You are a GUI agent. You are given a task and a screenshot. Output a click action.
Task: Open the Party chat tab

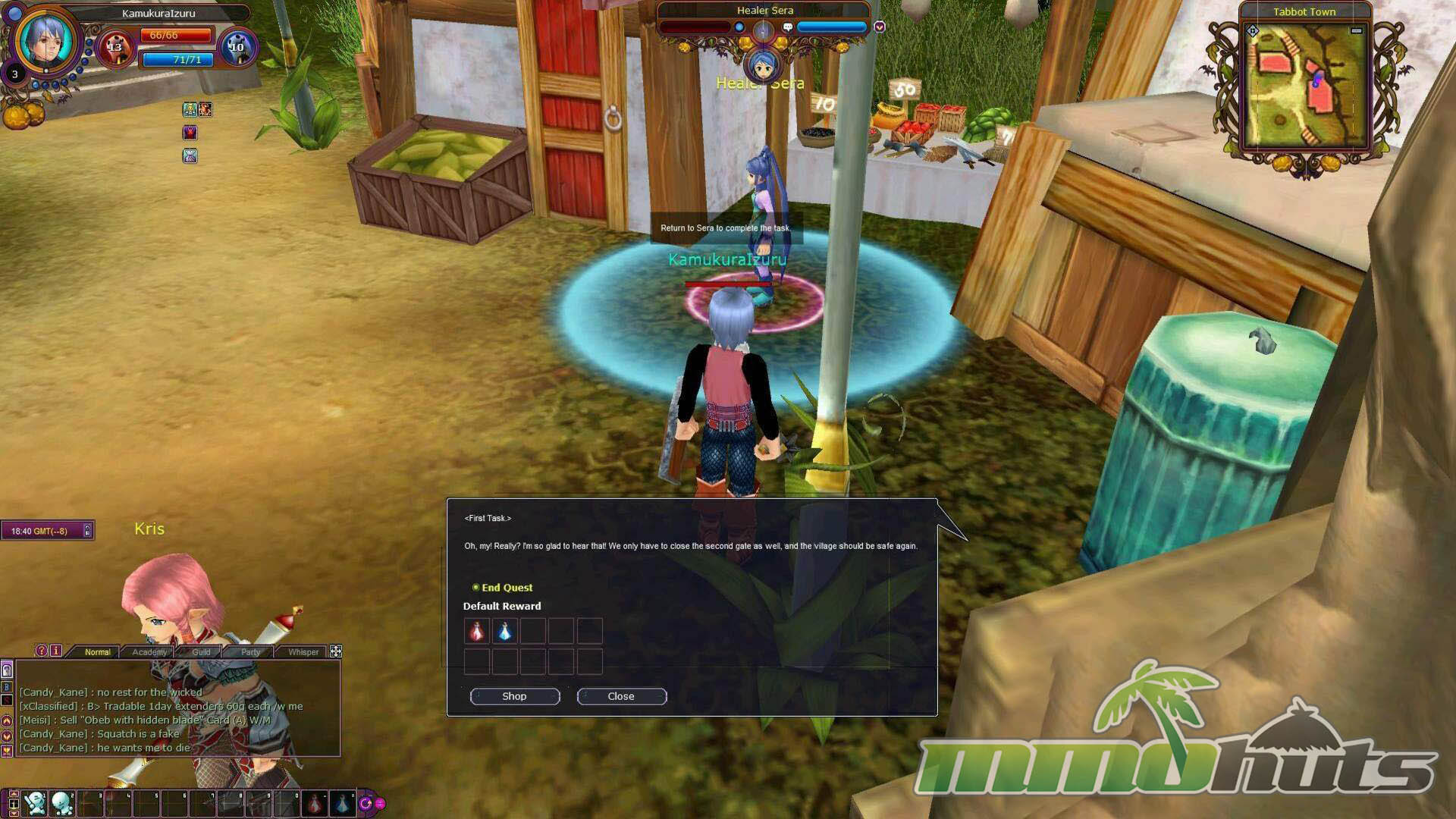pyautogui.click(x=250, y=652)
